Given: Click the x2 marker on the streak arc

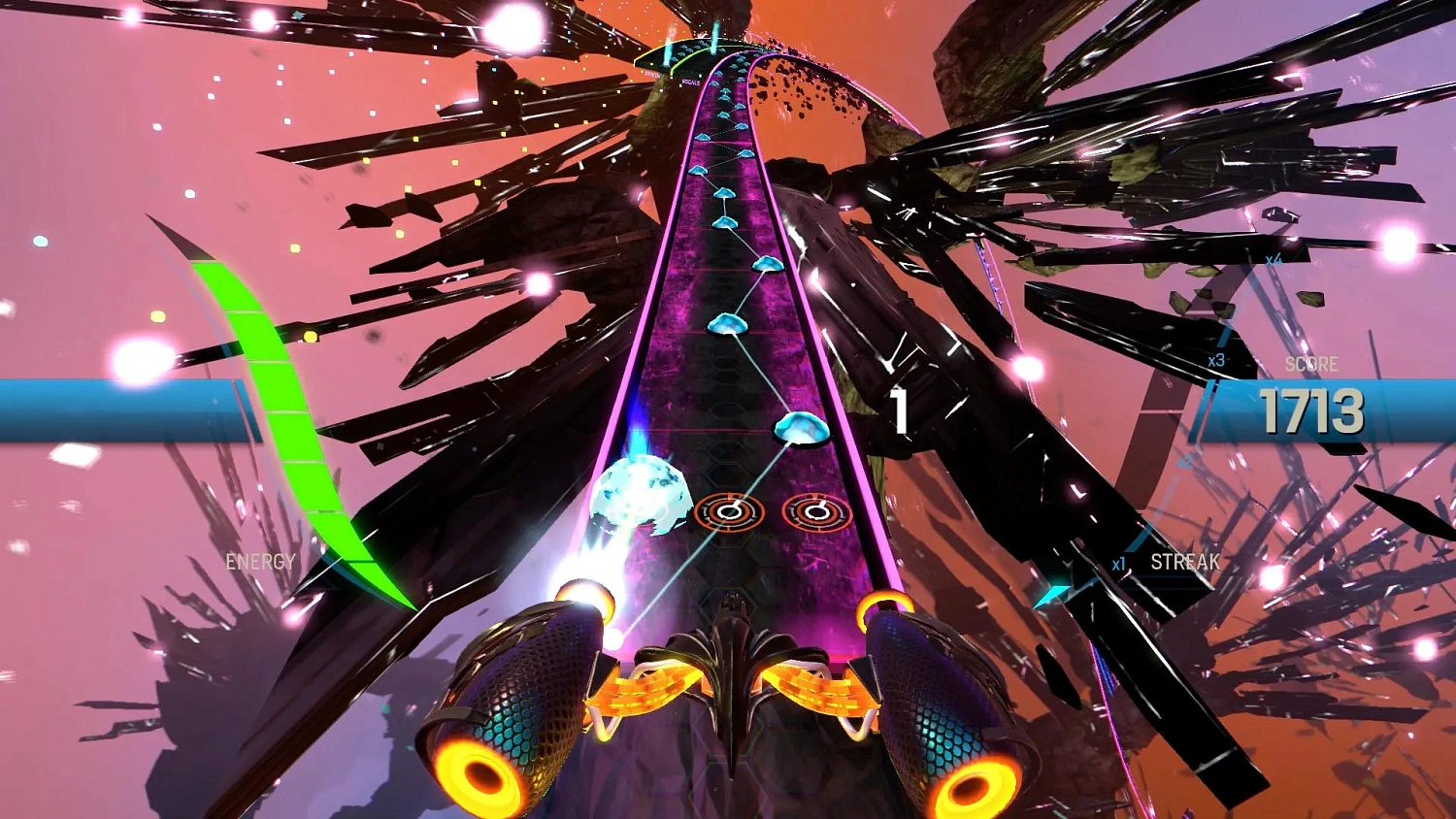Looking at the screenshot, I should (x=1184, y=462).
